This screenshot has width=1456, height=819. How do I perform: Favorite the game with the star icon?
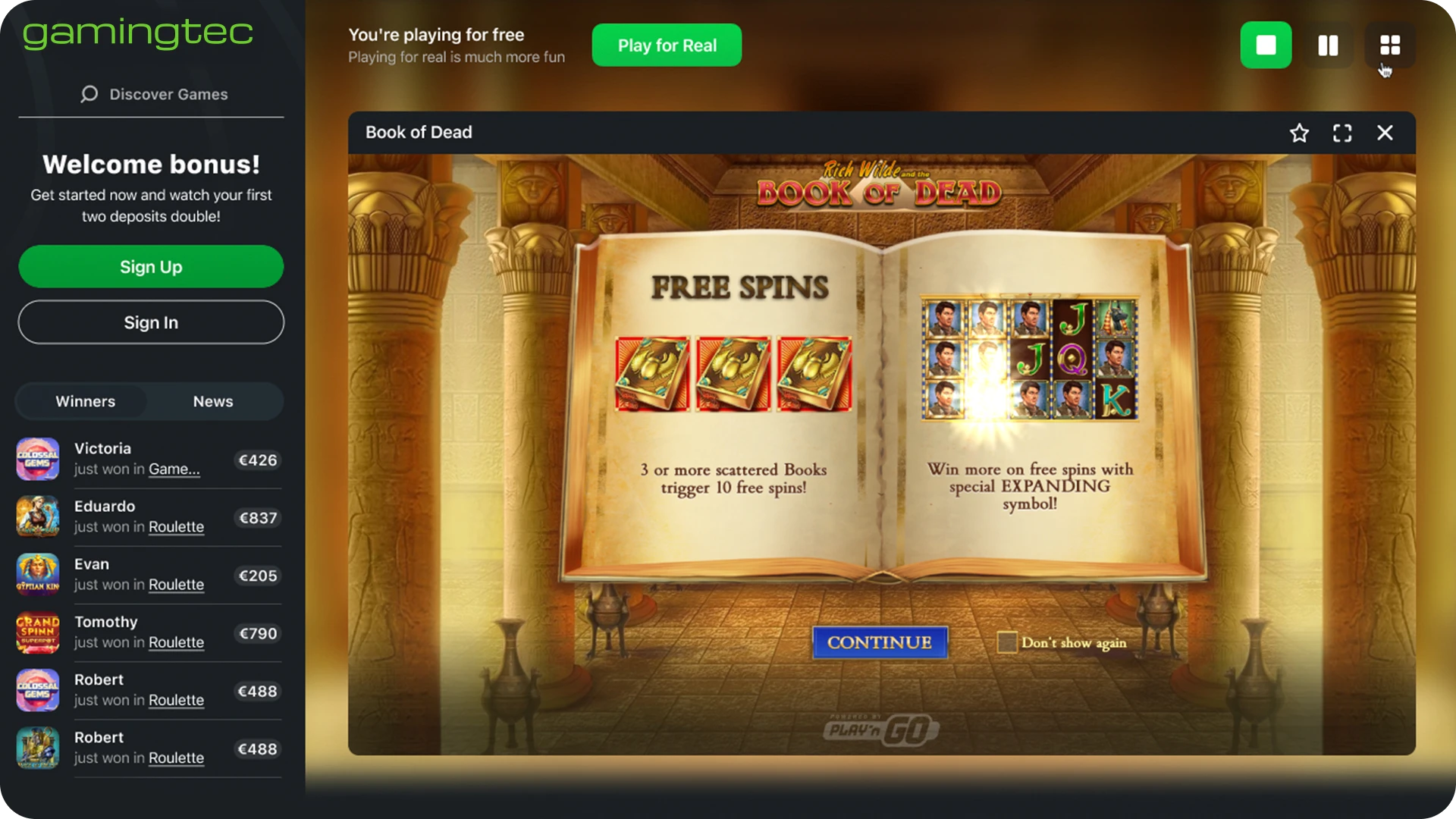[x=1299, y=133]
